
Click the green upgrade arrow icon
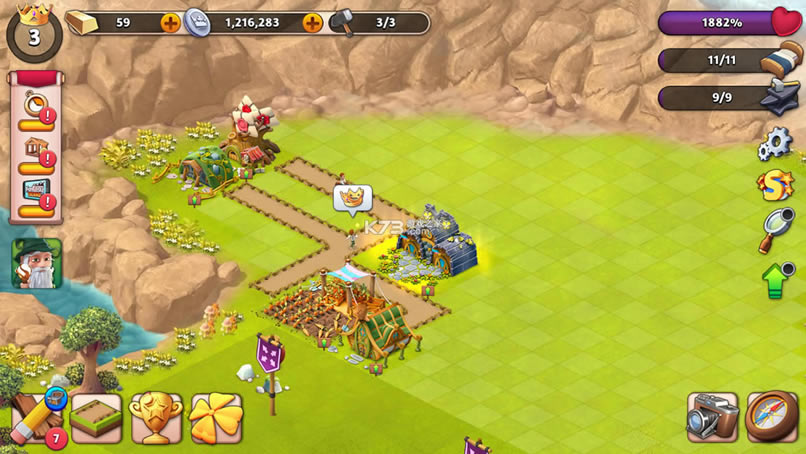coord(777,279)
